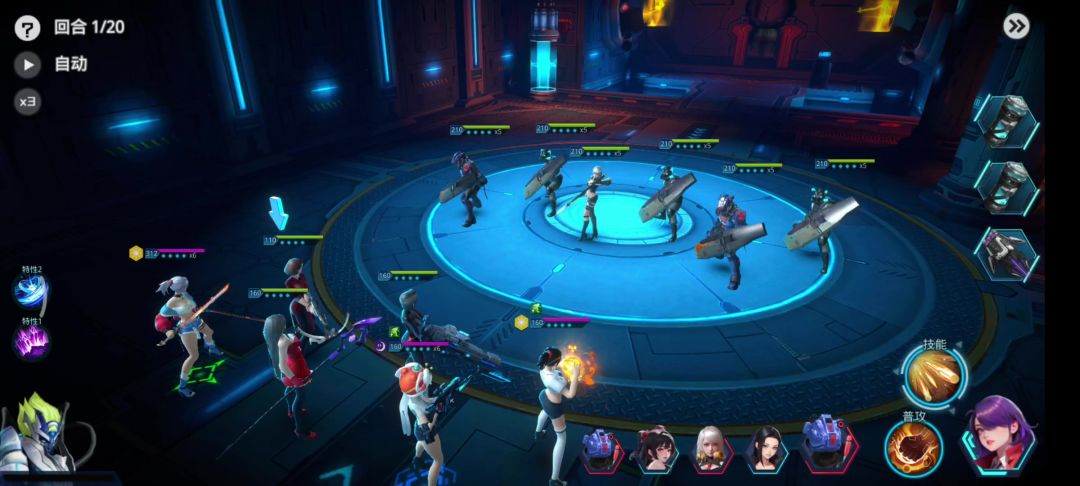Select the red-bow girl turn-order portrait
1080x486 pixels.
coord(655,449)
